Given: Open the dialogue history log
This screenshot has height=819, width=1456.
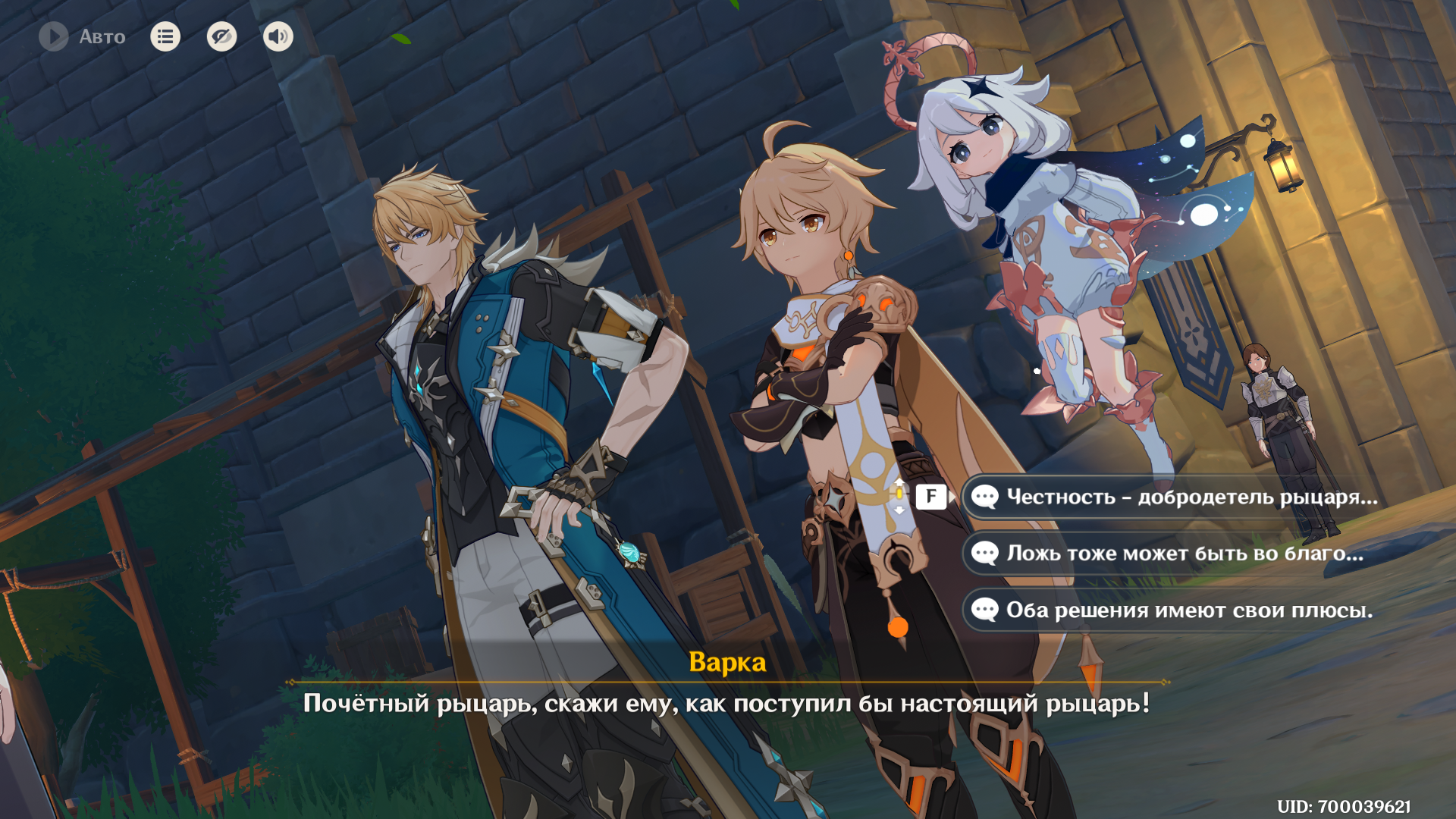Looking at the screenshot, I should (x=165, y=36).
